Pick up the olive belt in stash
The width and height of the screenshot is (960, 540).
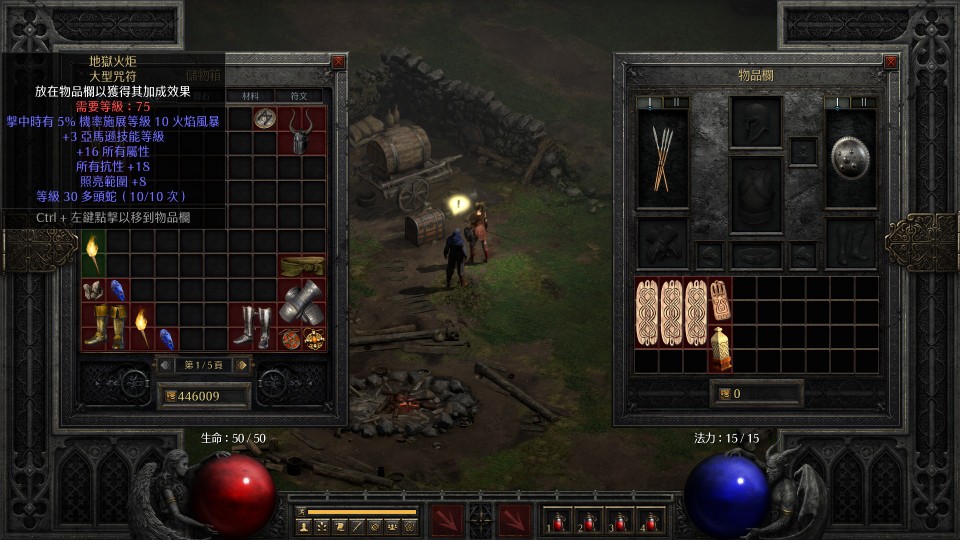[302, 265]
